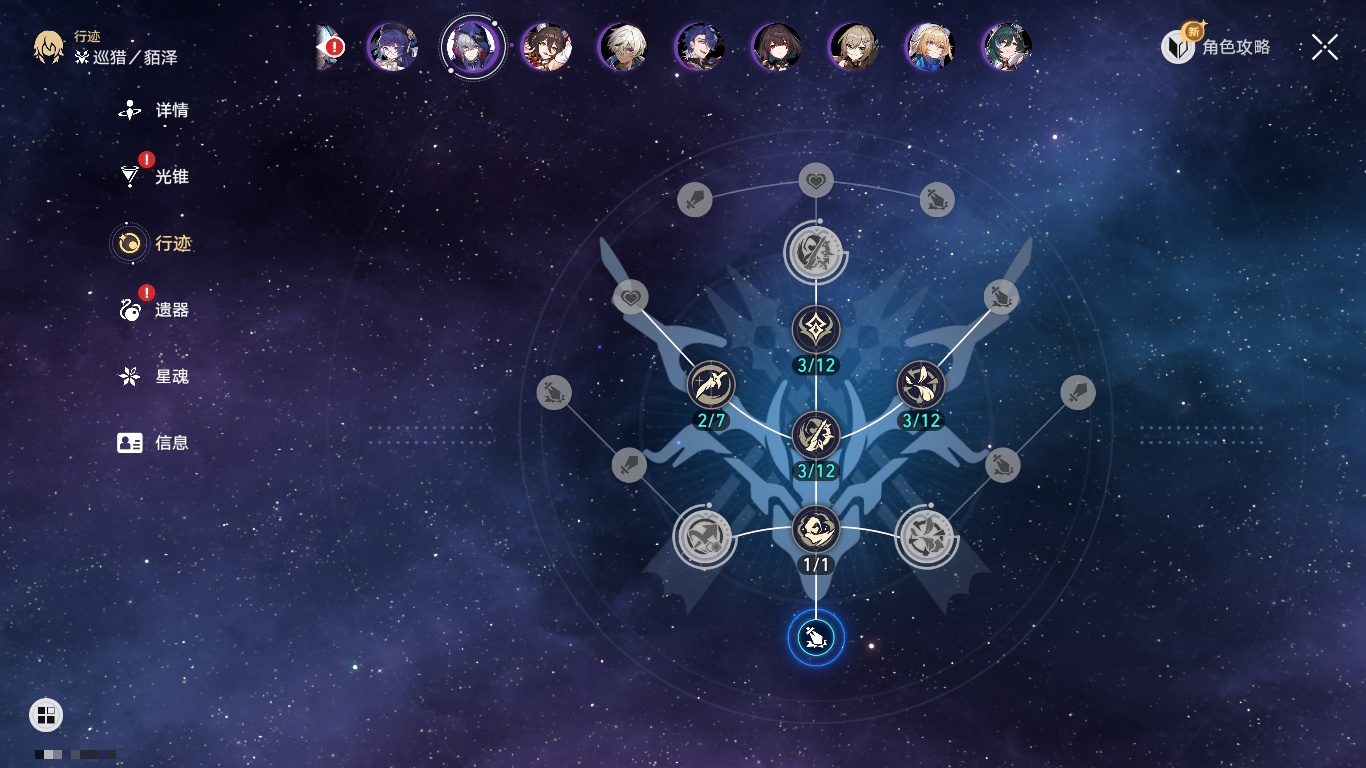Open the grid menu button
The width and height of the screenshot is (1366, 768).
[46, 714]
